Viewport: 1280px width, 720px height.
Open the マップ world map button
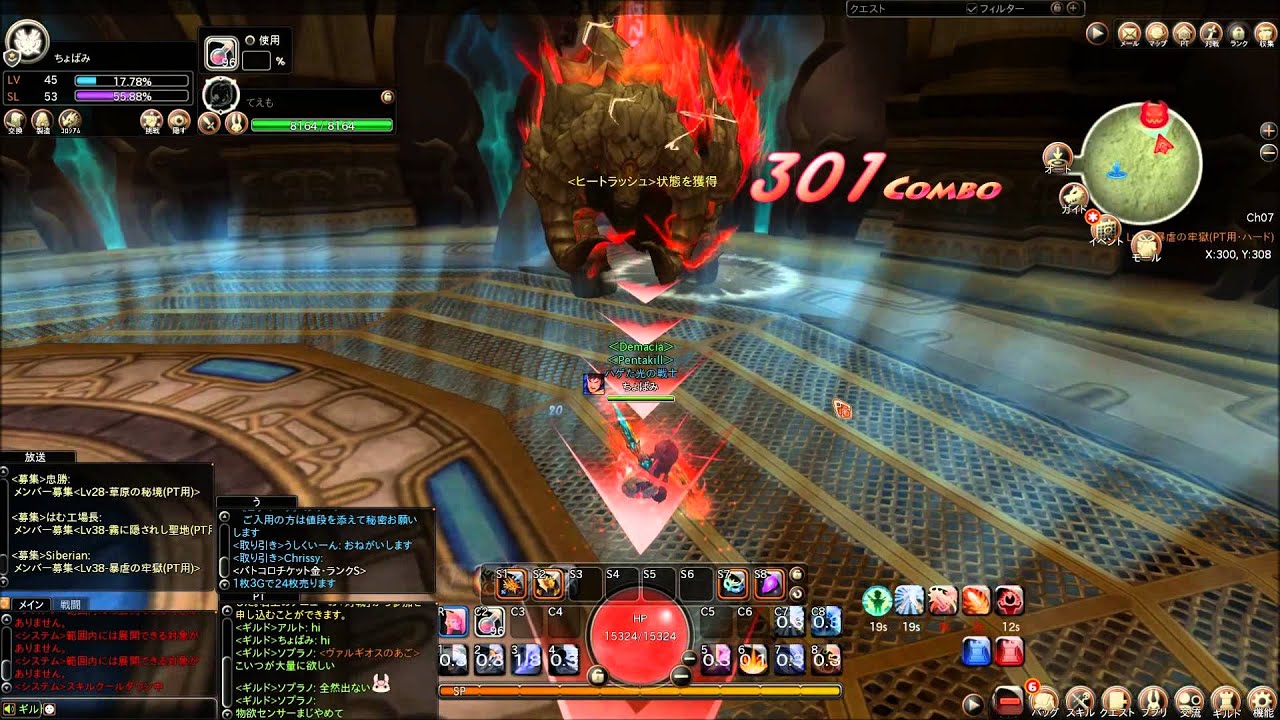click(1157, 33)
